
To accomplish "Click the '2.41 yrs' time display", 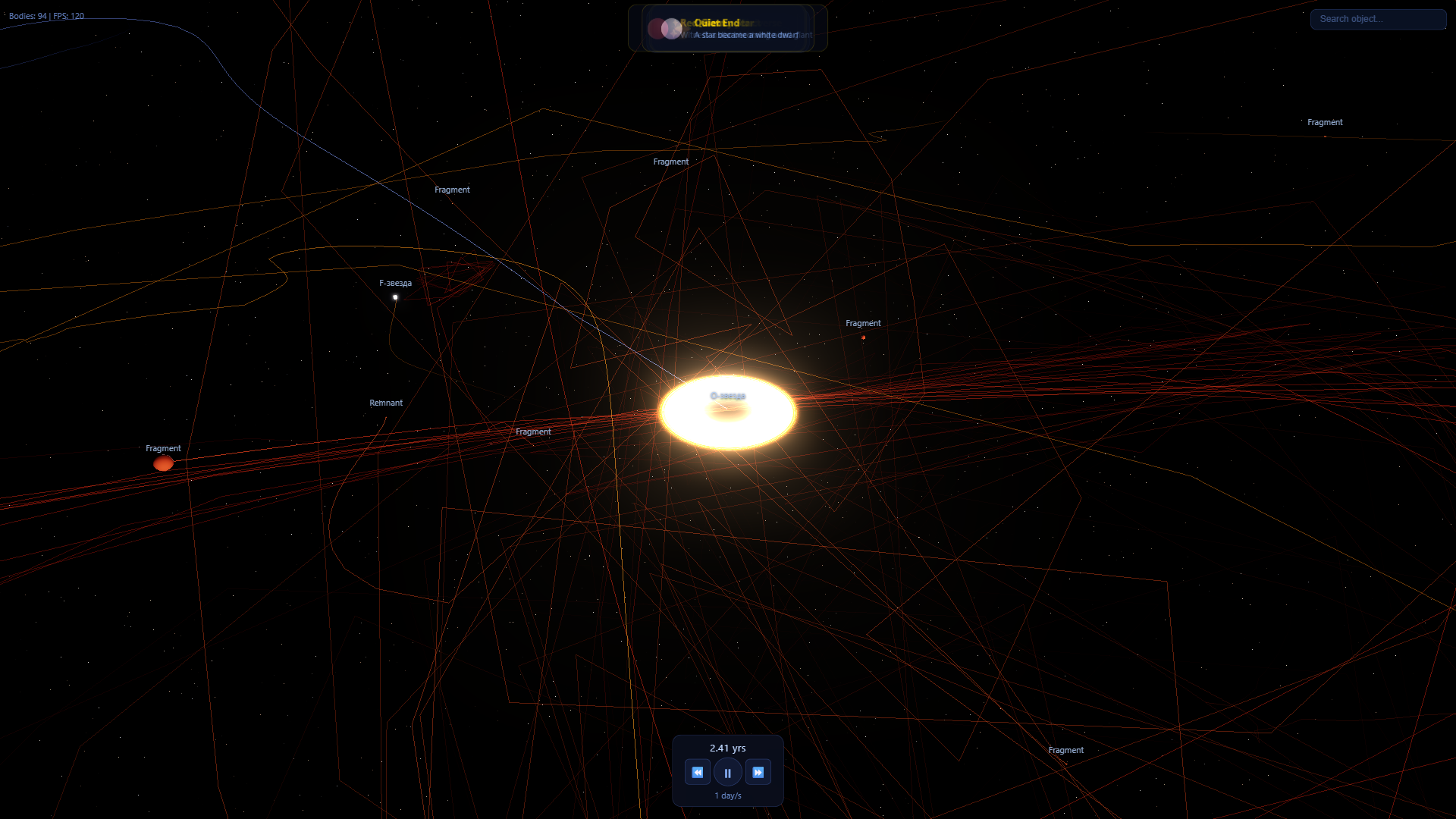I will click(727, 748).
